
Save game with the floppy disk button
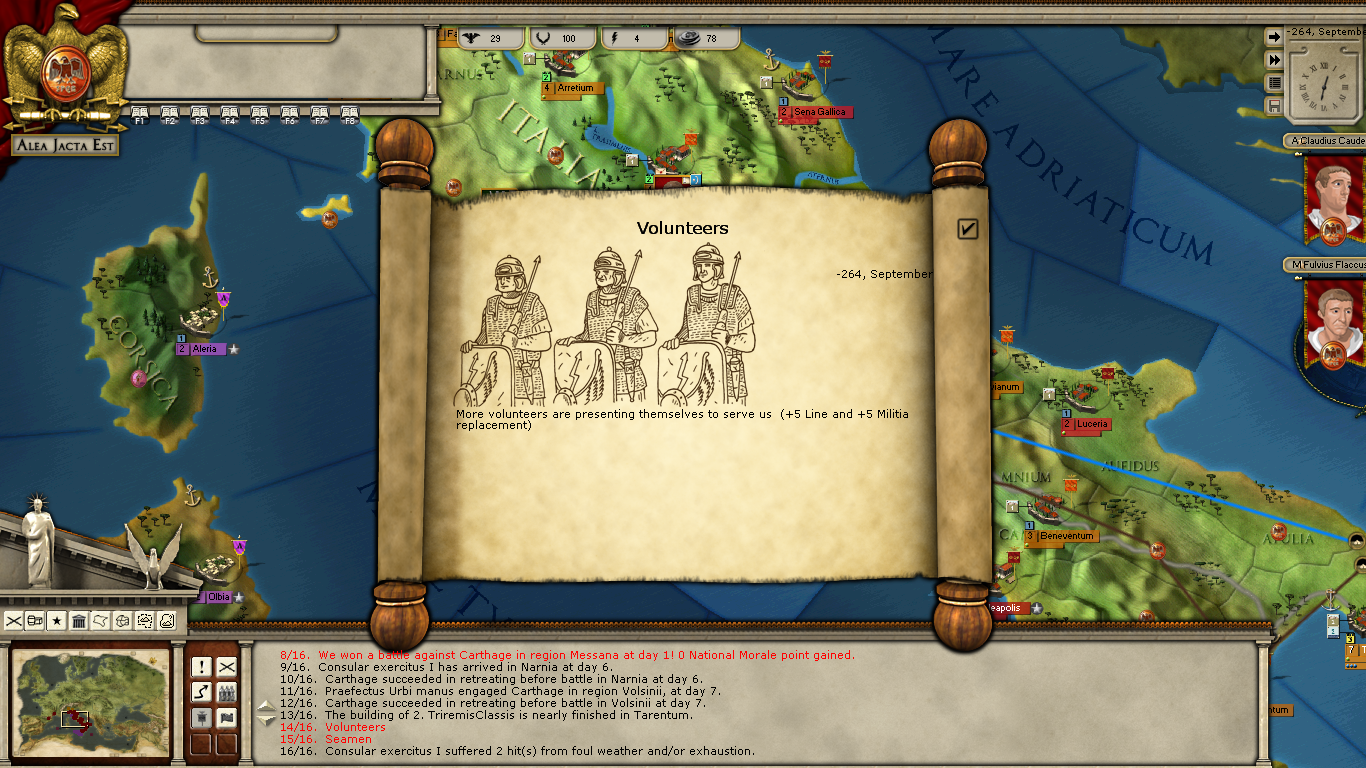[1274, 106]
